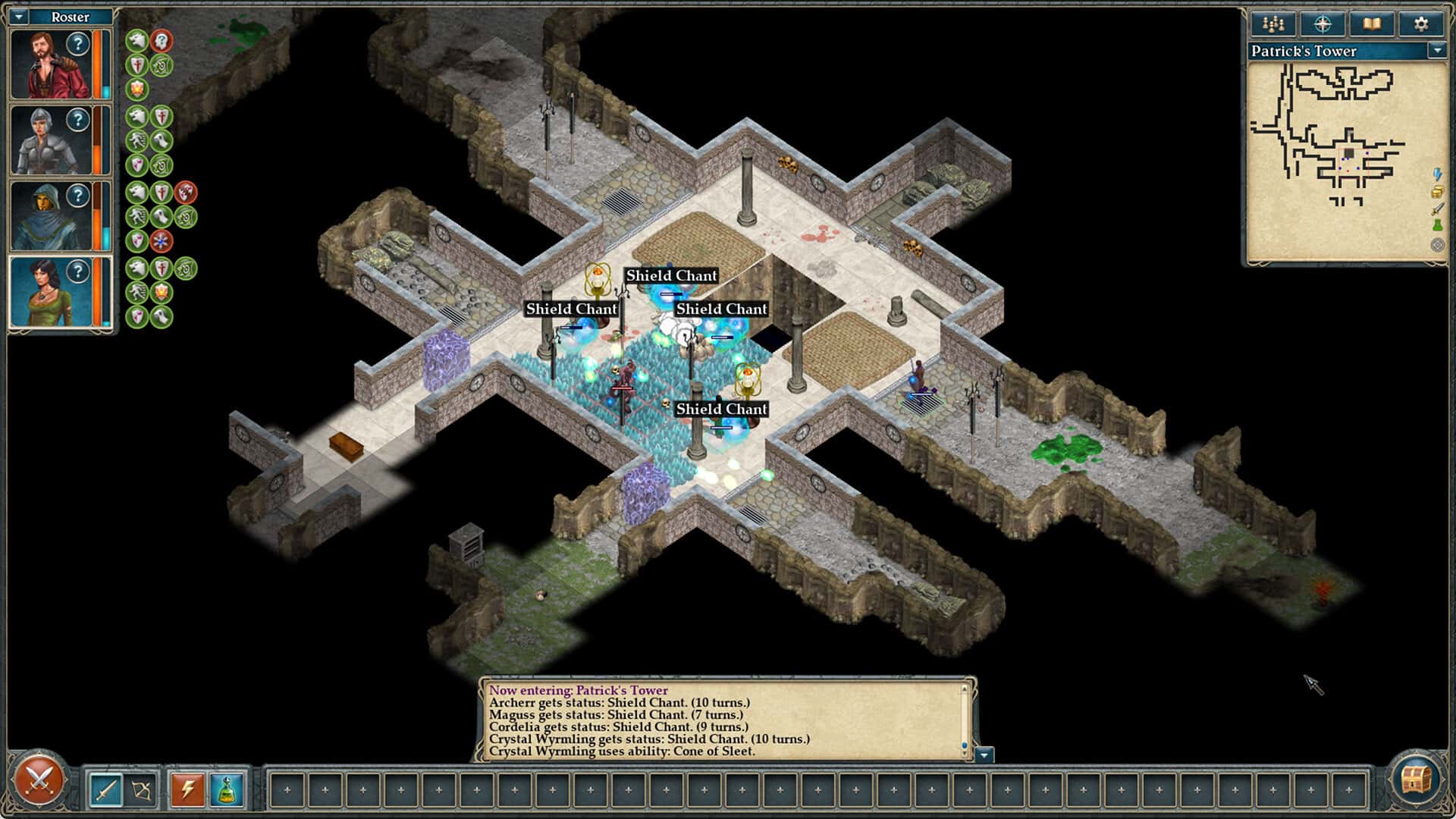Click the blue lightning icon beside the minimap
Image resolution: width=1456 pixels, height=819 pixels.
pyautogui.click(x=1439, y=174)
